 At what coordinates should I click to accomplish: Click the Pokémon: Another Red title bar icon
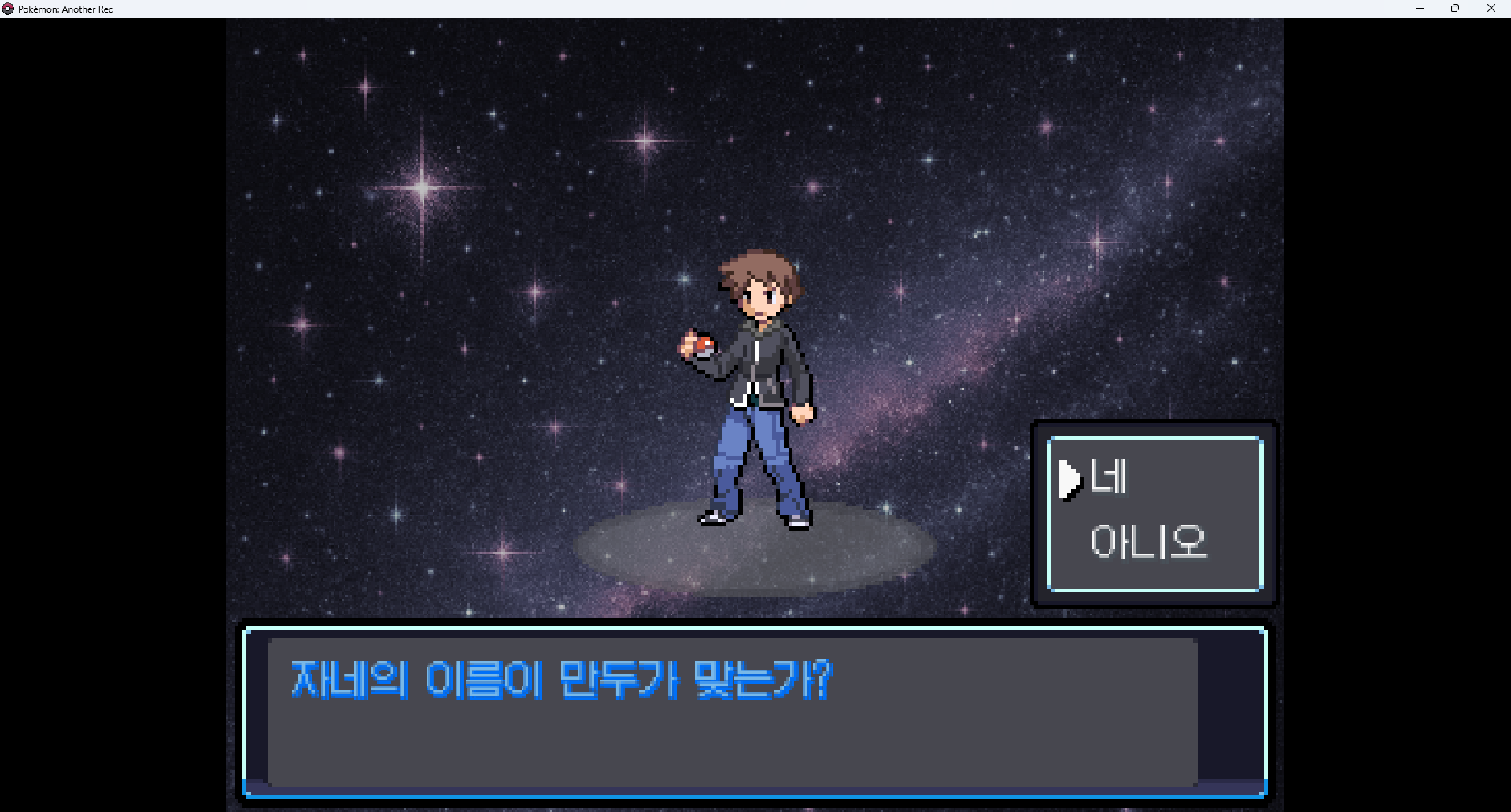[8, 9]
